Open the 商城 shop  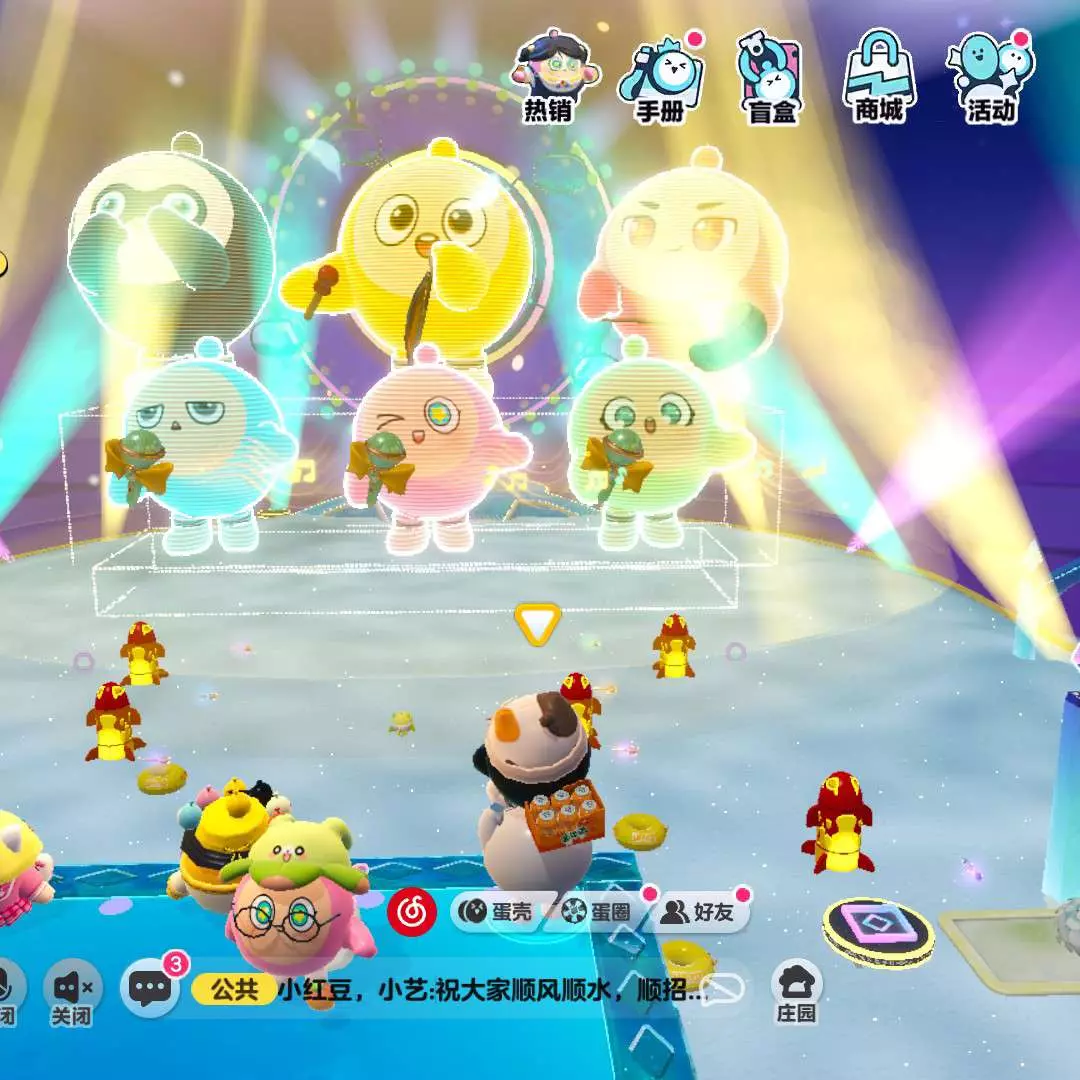tap(879, 77)
